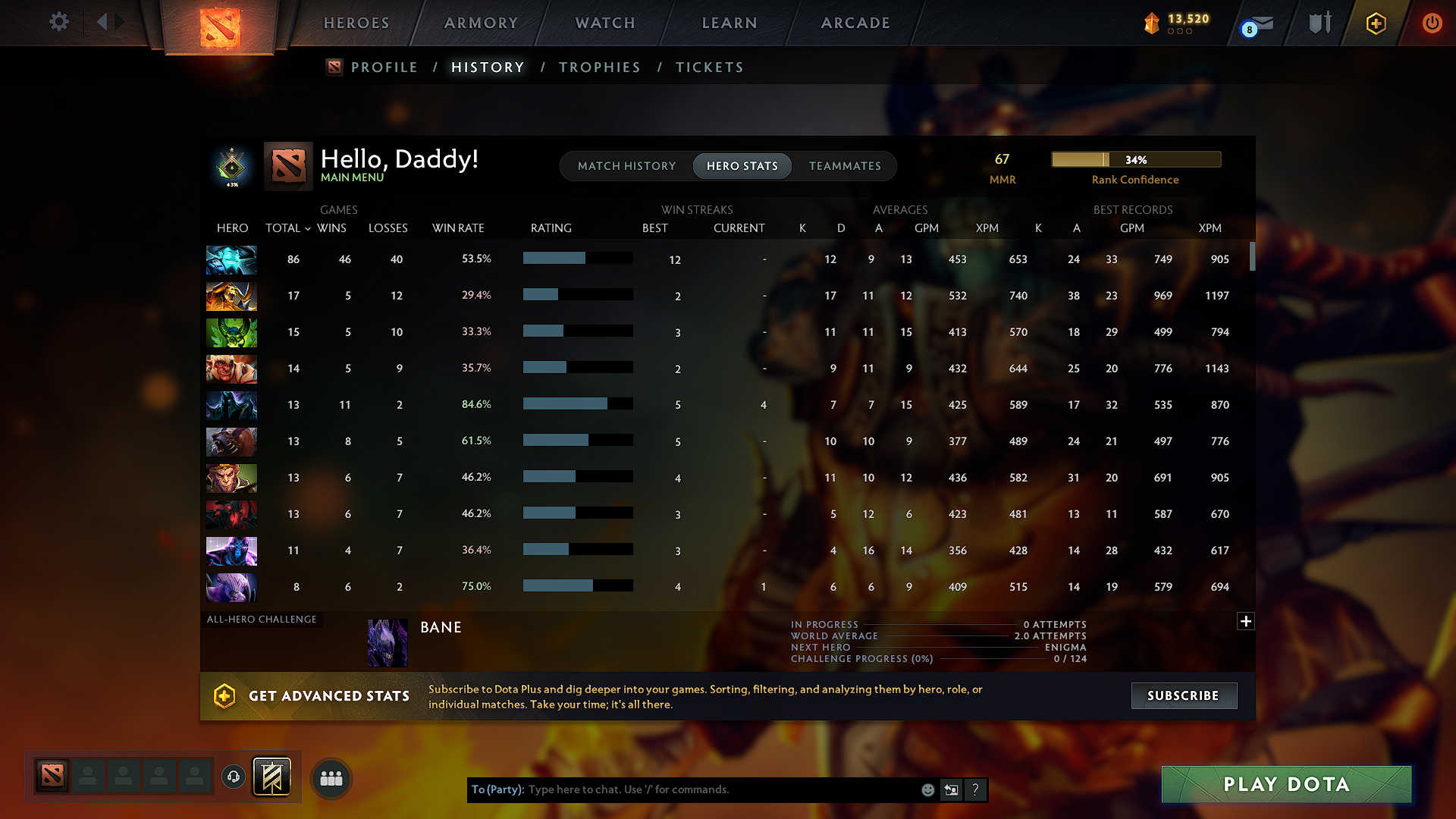Open the friends list icon near party slots

pyautogui.click(x=331, y=777)
